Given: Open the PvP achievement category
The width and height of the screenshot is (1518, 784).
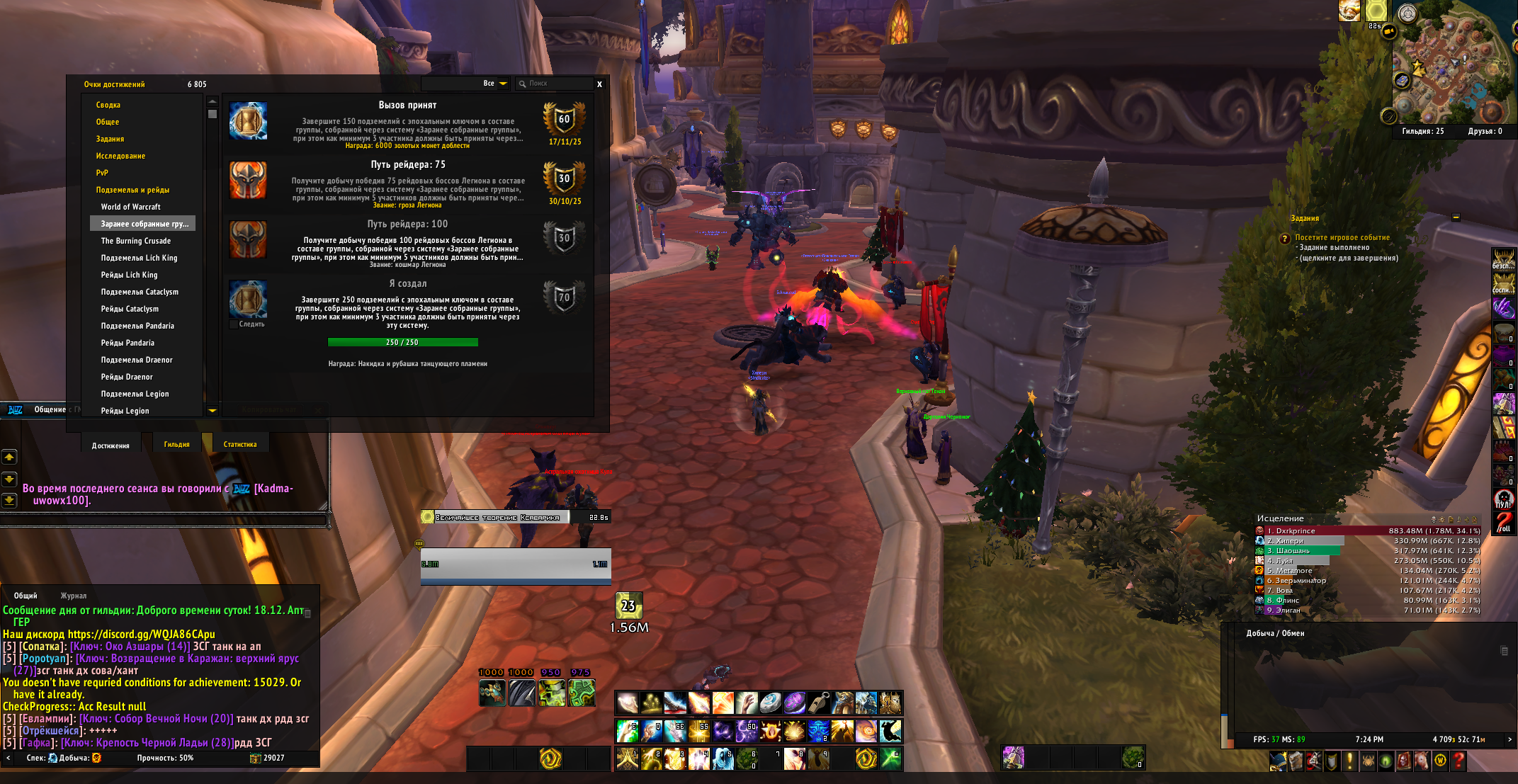Looking at the screenshot, I should pos(102,173).
